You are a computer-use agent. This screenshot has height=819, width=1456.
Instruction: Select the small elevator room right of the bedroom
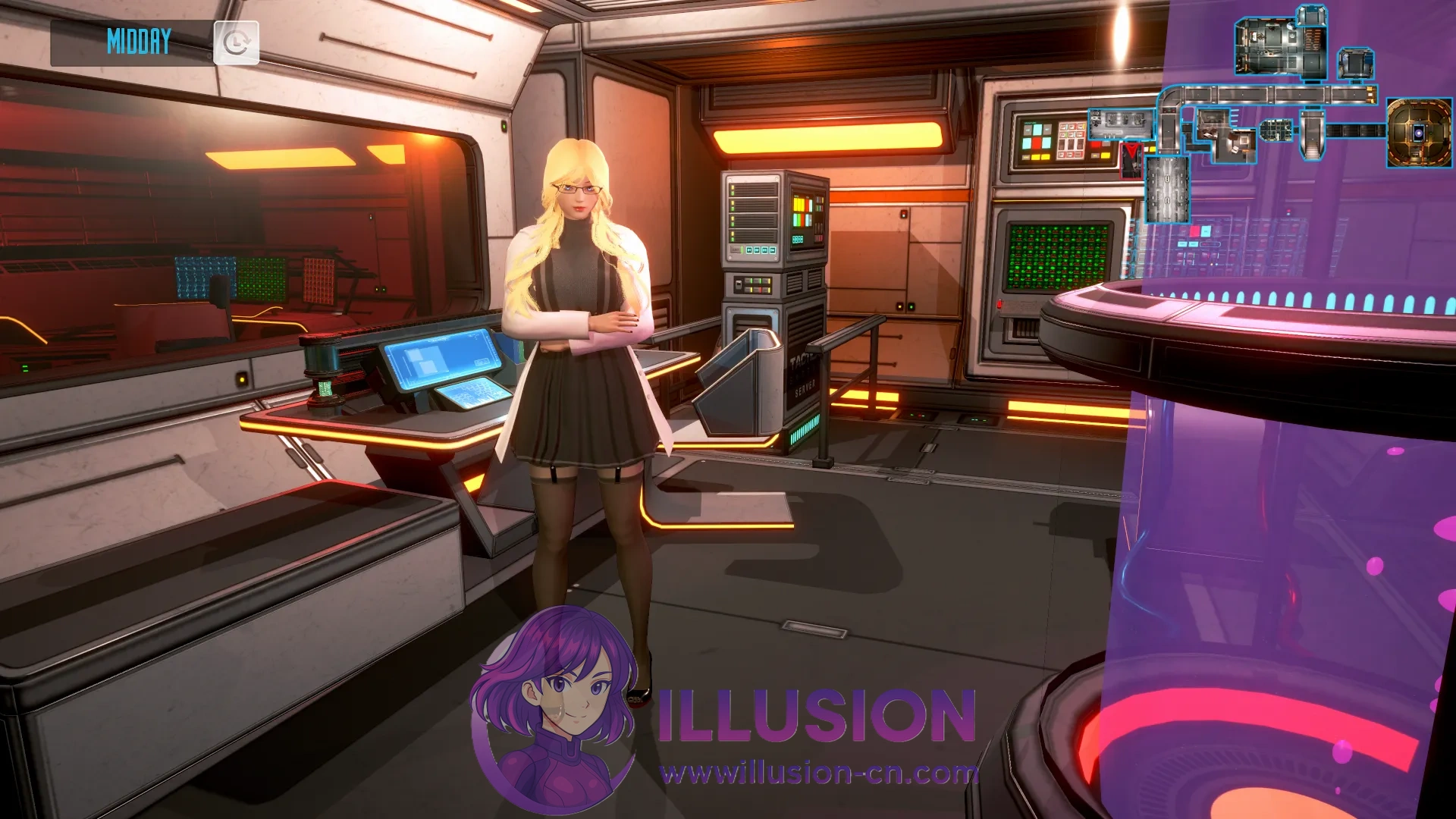[1354, 63]
